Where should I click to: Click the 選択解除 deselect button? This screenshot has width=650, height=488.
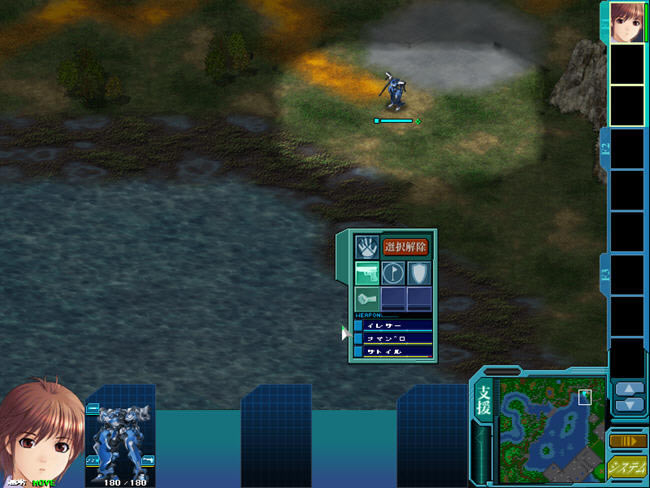(406, 247)
